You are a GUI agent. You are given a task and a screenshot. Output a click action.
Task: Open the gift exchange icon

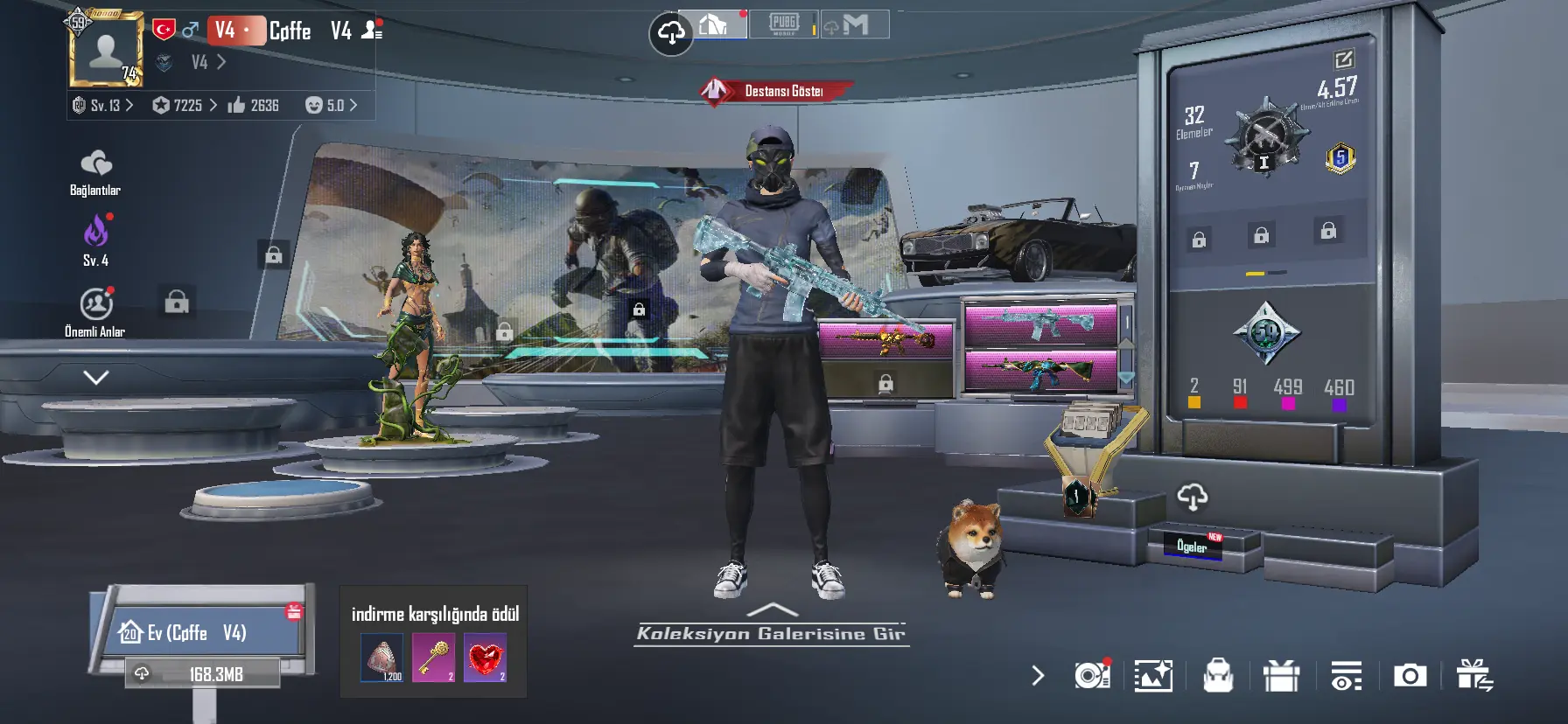click(1474, 676)
